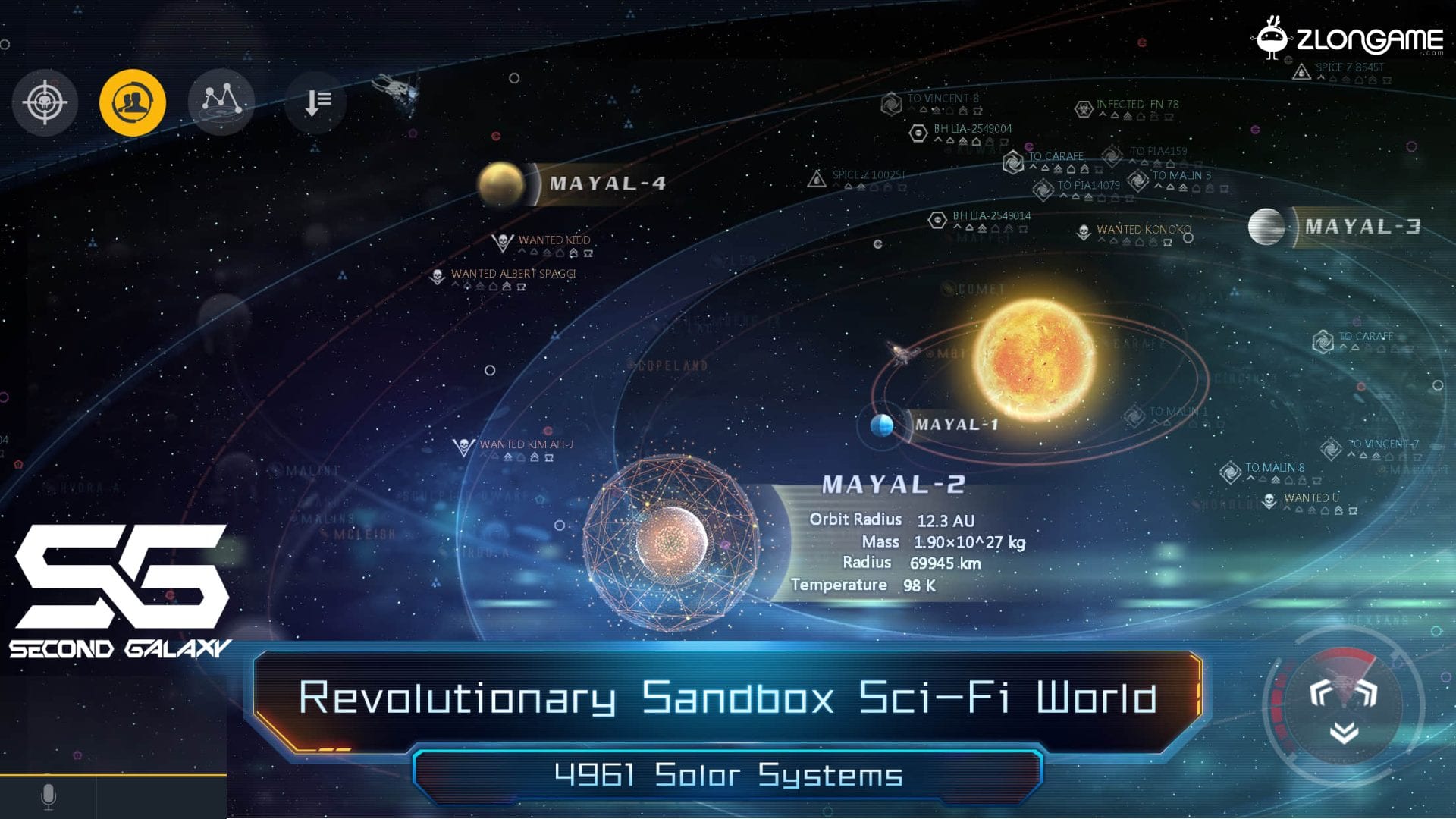Choose the SPICE Z 1002ST marker
The image size is (1456, 819).
click(868, 175)
